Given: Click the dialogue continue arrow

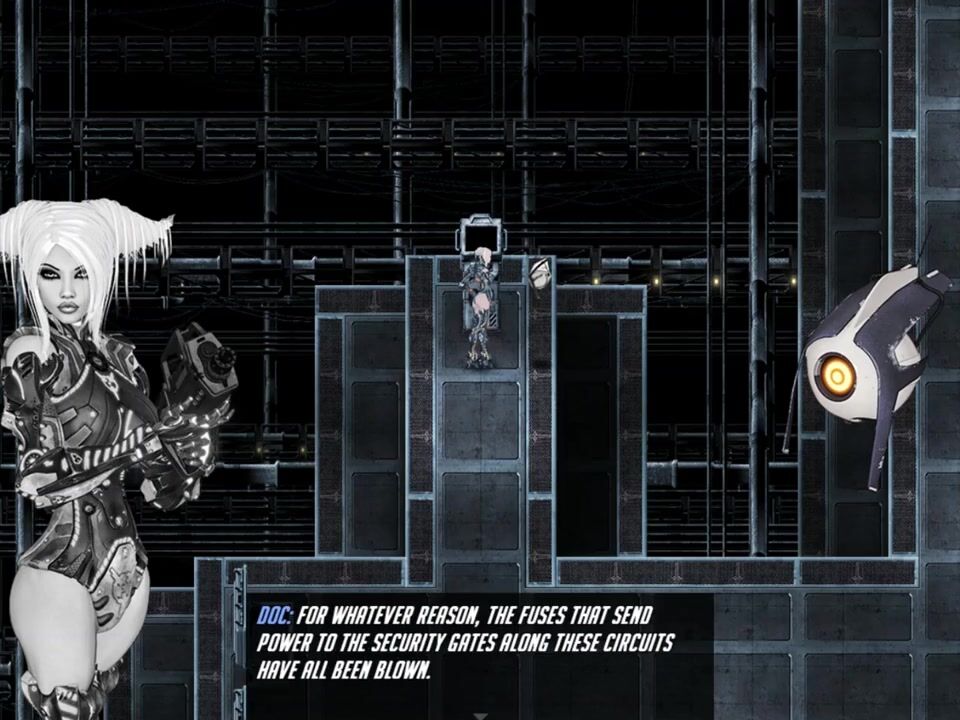Looking at the screenshot, I should click(481, 714).
